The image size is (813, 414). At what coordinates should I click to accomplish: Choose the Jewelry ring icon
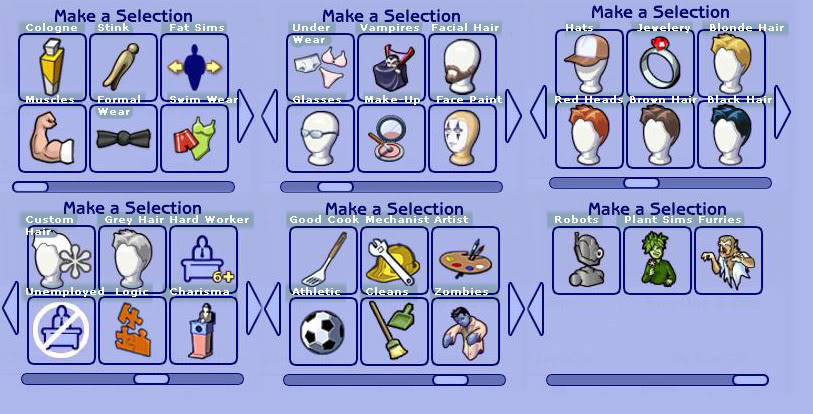(x=660, y=63)
